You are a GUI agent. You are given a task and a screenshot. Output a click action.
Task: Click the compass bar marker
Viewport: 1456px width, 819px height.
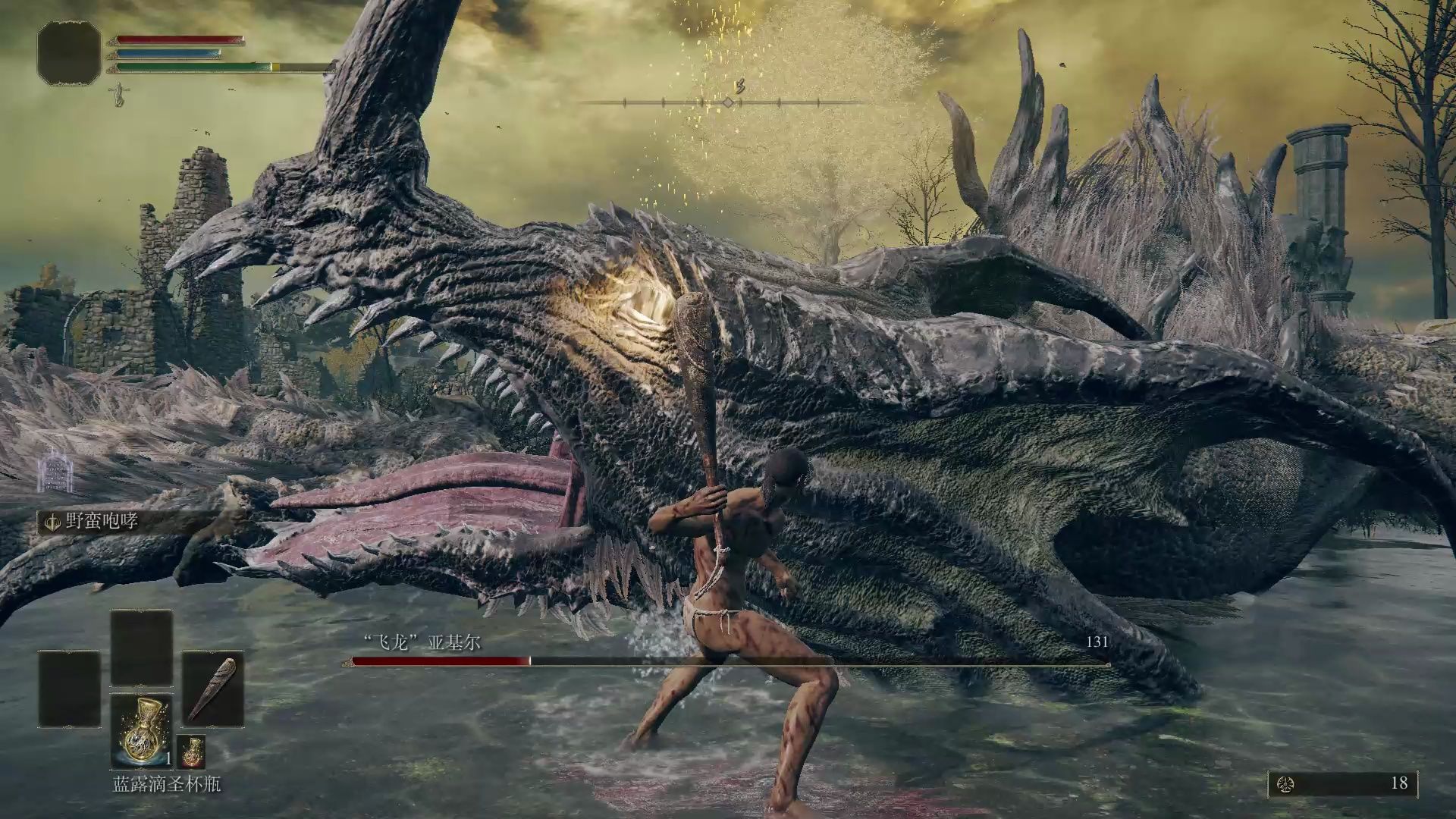pos(728,102)
